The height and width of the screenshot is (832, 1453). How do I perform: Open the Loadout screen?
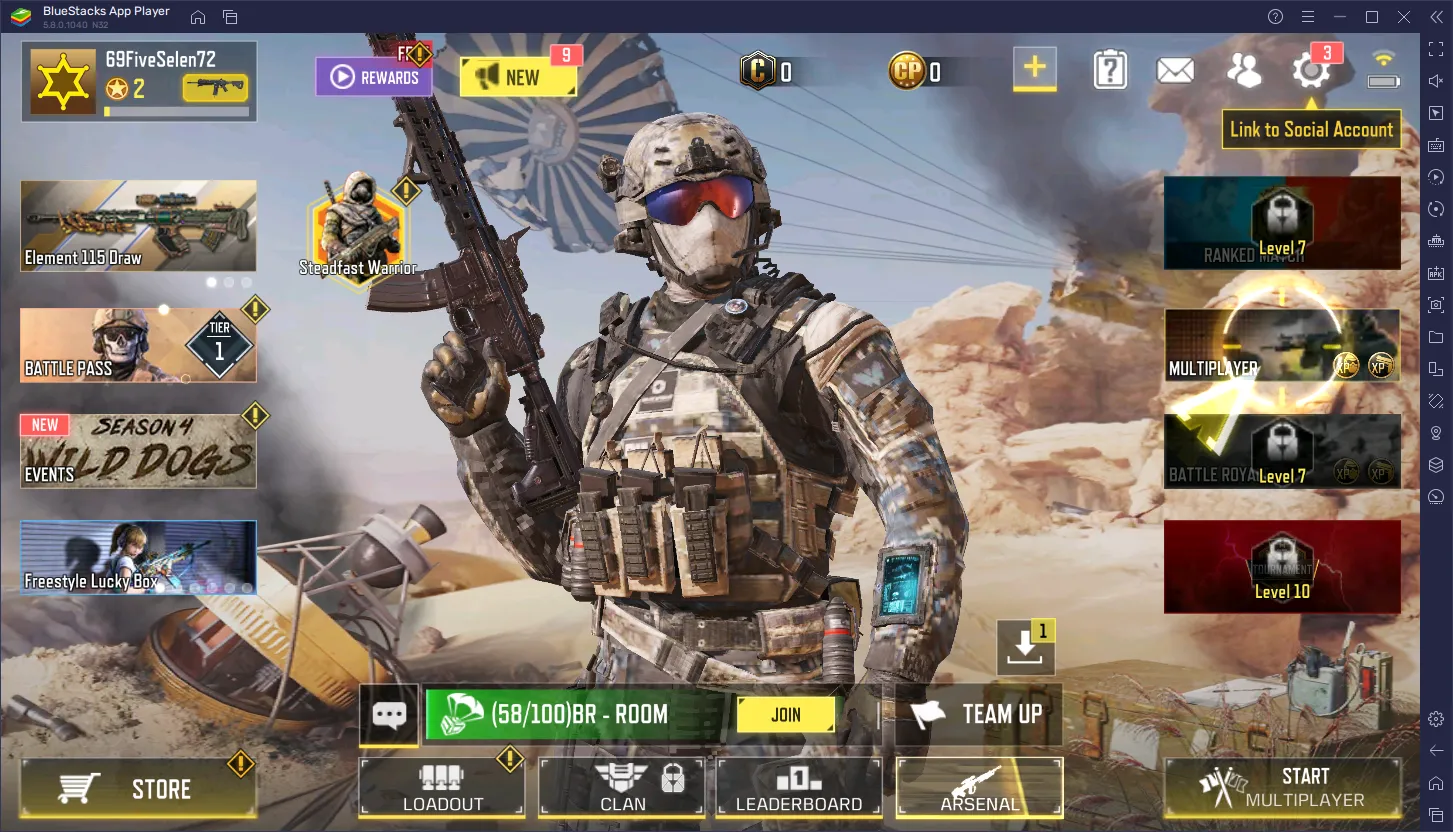tap(442, 788)
